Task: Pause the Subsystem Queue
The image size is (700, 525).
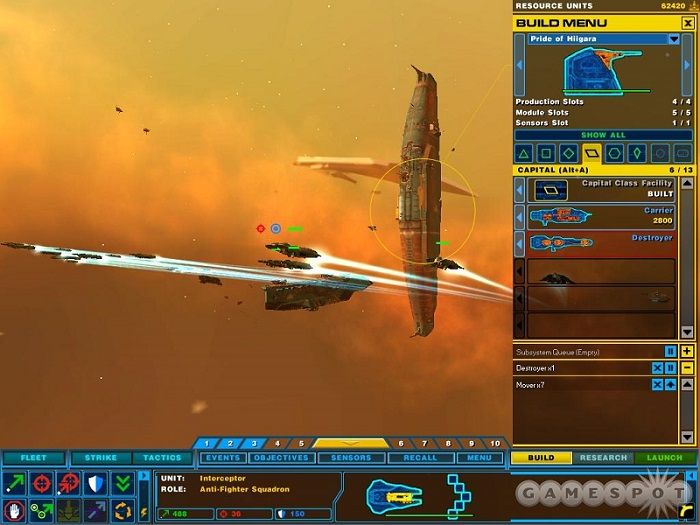Action: [x=671, y=351]
